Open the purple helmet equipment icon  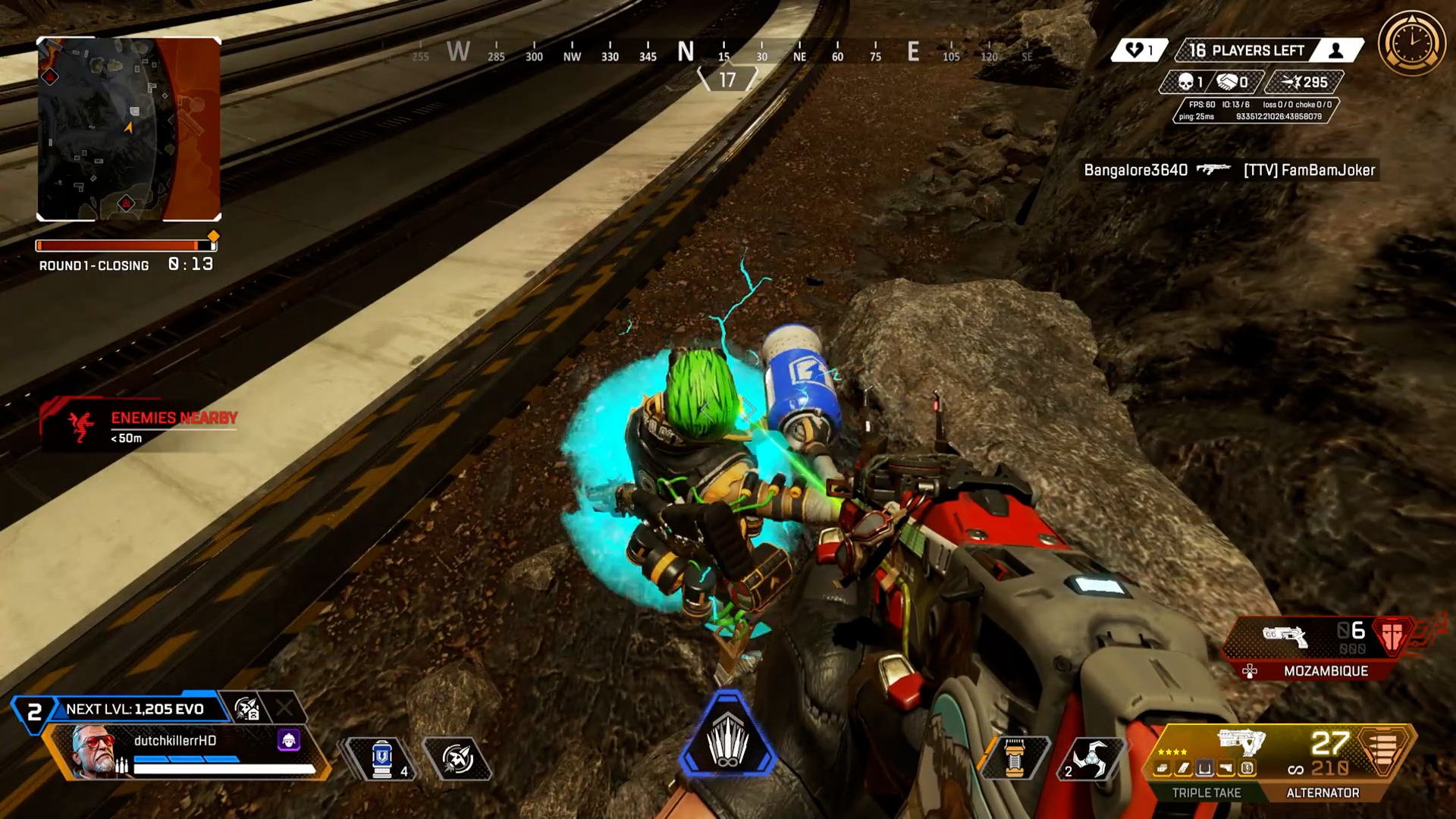(289, 739)
